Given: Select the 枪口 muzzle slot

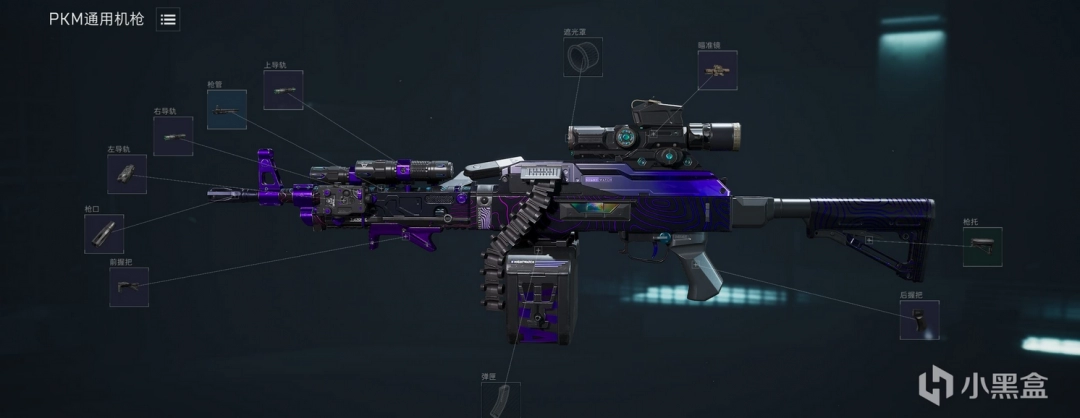Looking at the screenshot, I should (x=104, y=233).
